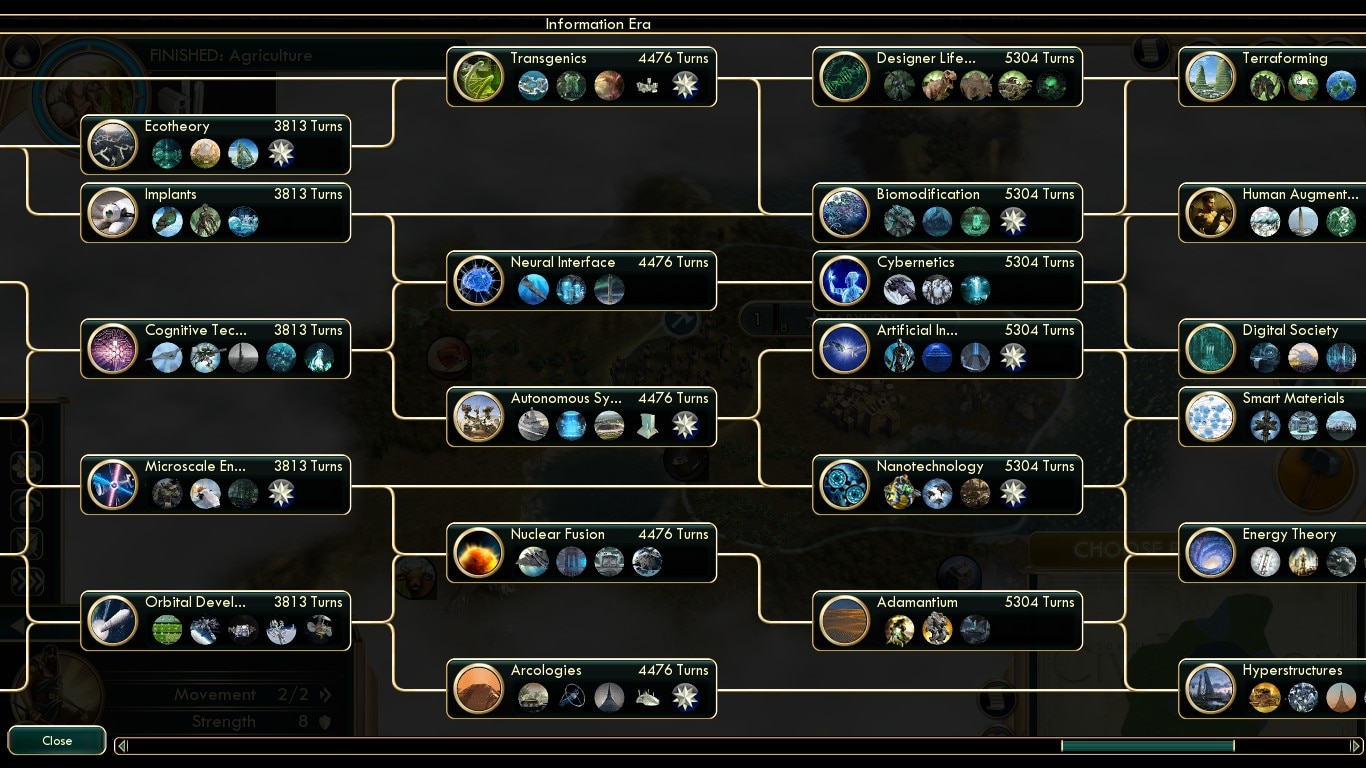Click the Nanotechnology gears icon
This screenshot has width=1366, height=768.
pyautogui.click(x=845, y=483)
